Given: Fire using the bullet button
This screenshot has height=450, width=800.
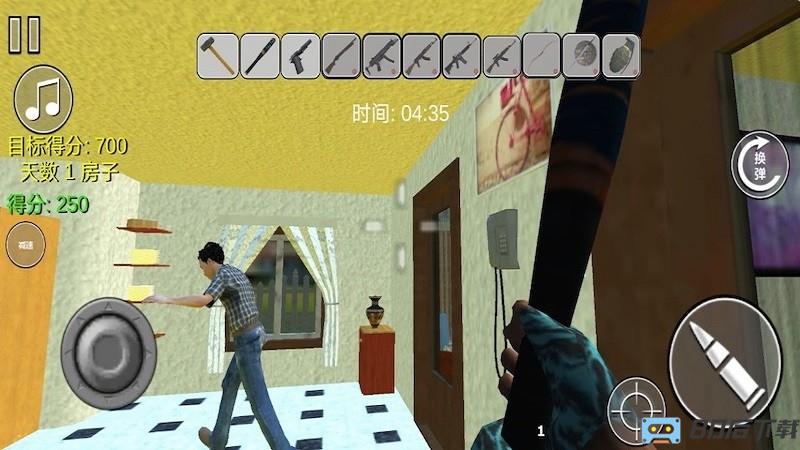Looking at the screenshot, I should (x=724, y=357).
